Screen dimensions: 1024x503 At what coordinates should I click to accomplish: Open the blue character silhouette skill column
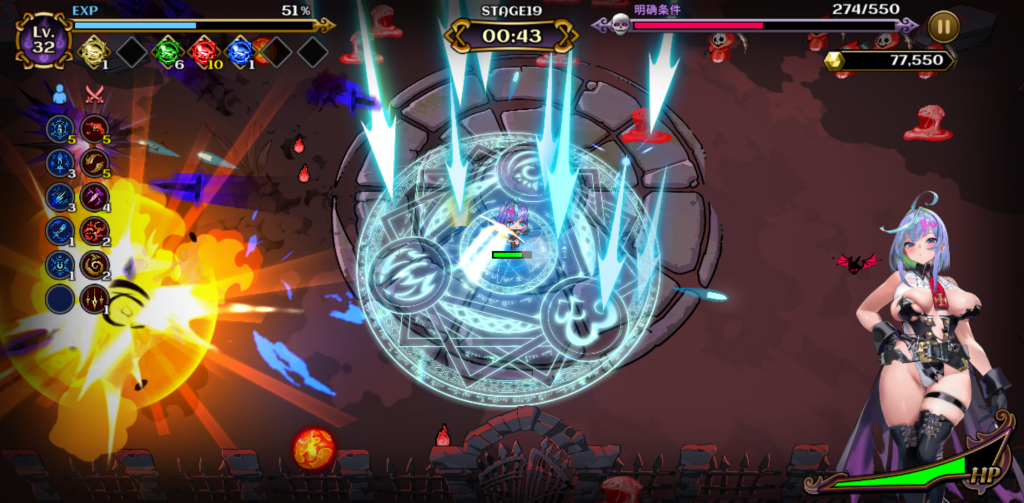coord(60,94)
